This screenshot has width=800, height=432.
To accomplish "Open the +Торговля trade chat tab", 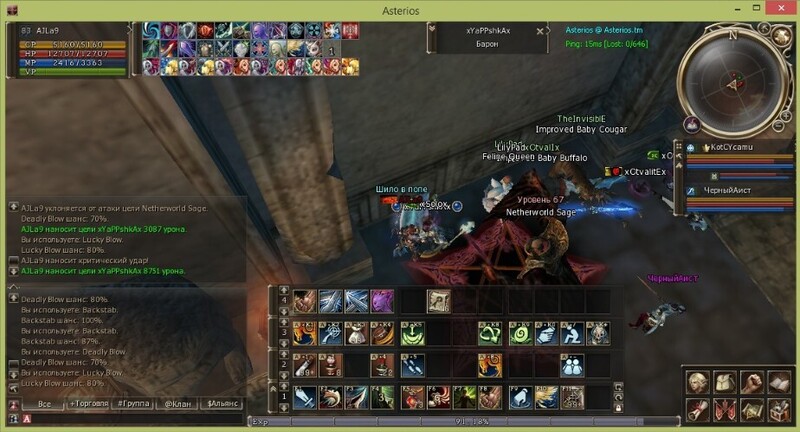I will click(89, 403).
